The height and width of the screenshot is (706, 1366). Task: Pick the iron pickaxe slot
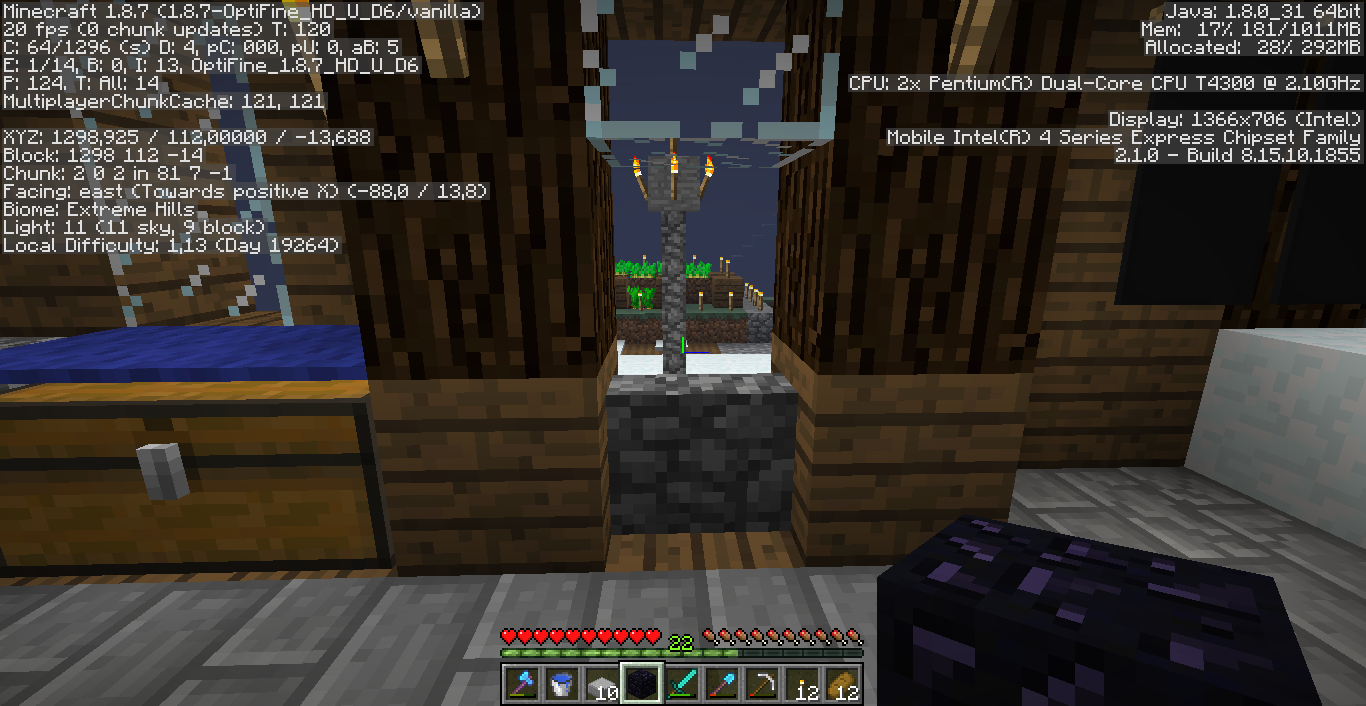[762, 684]
